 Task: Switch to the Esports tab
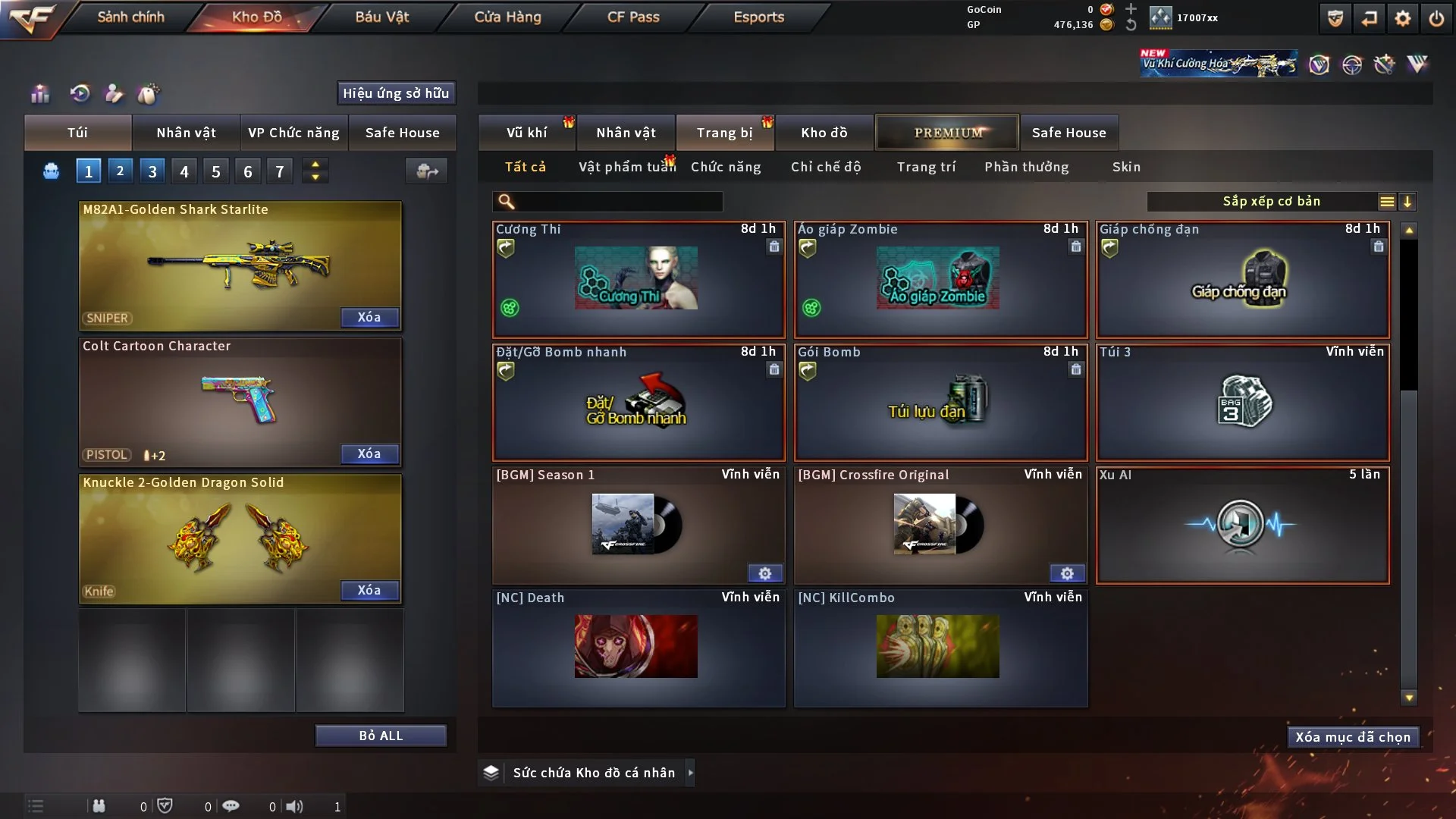758,17
